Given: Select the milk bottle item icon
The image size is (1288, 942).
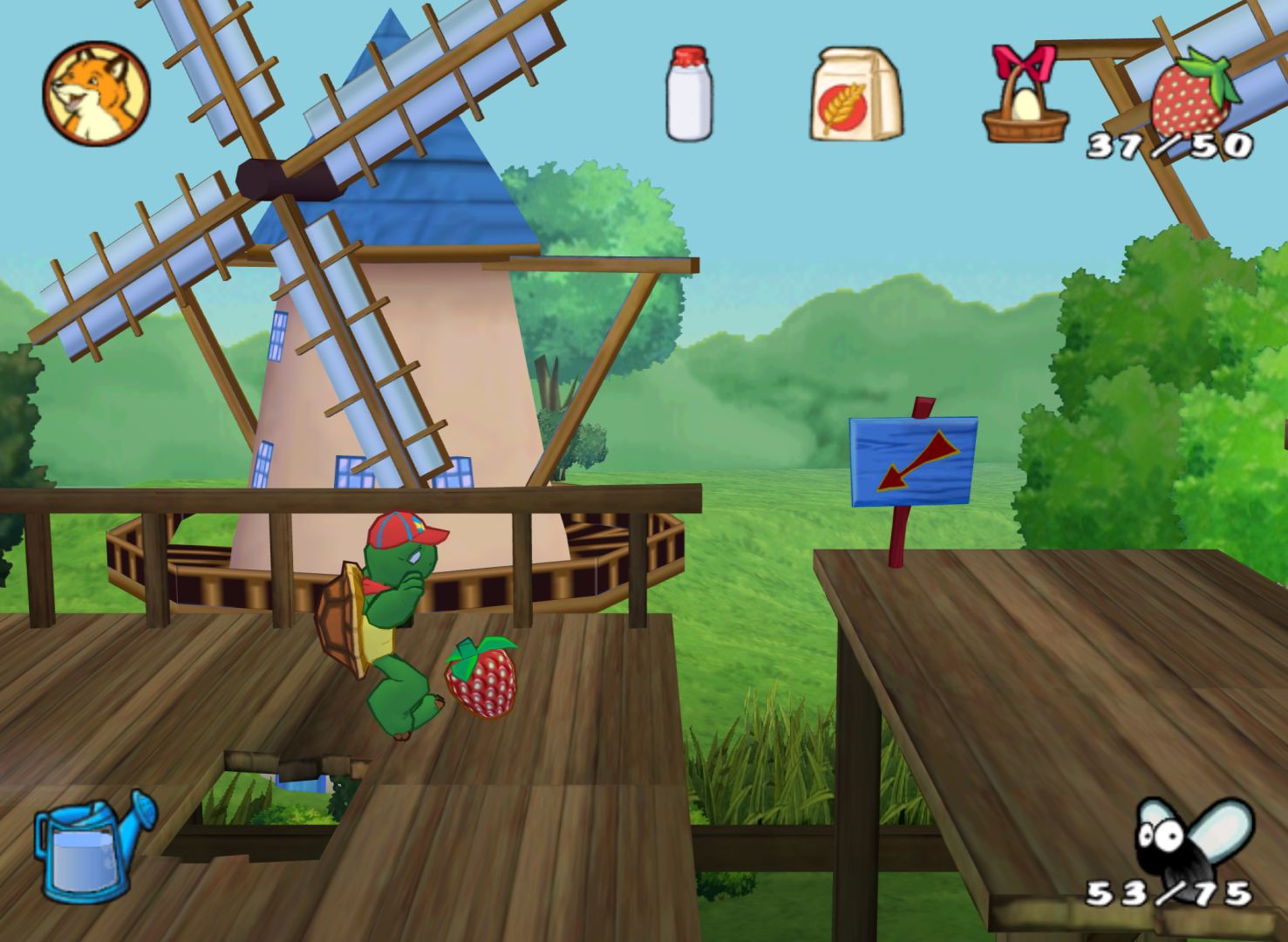Looking at the screenshot, I should tap(689, 93).
